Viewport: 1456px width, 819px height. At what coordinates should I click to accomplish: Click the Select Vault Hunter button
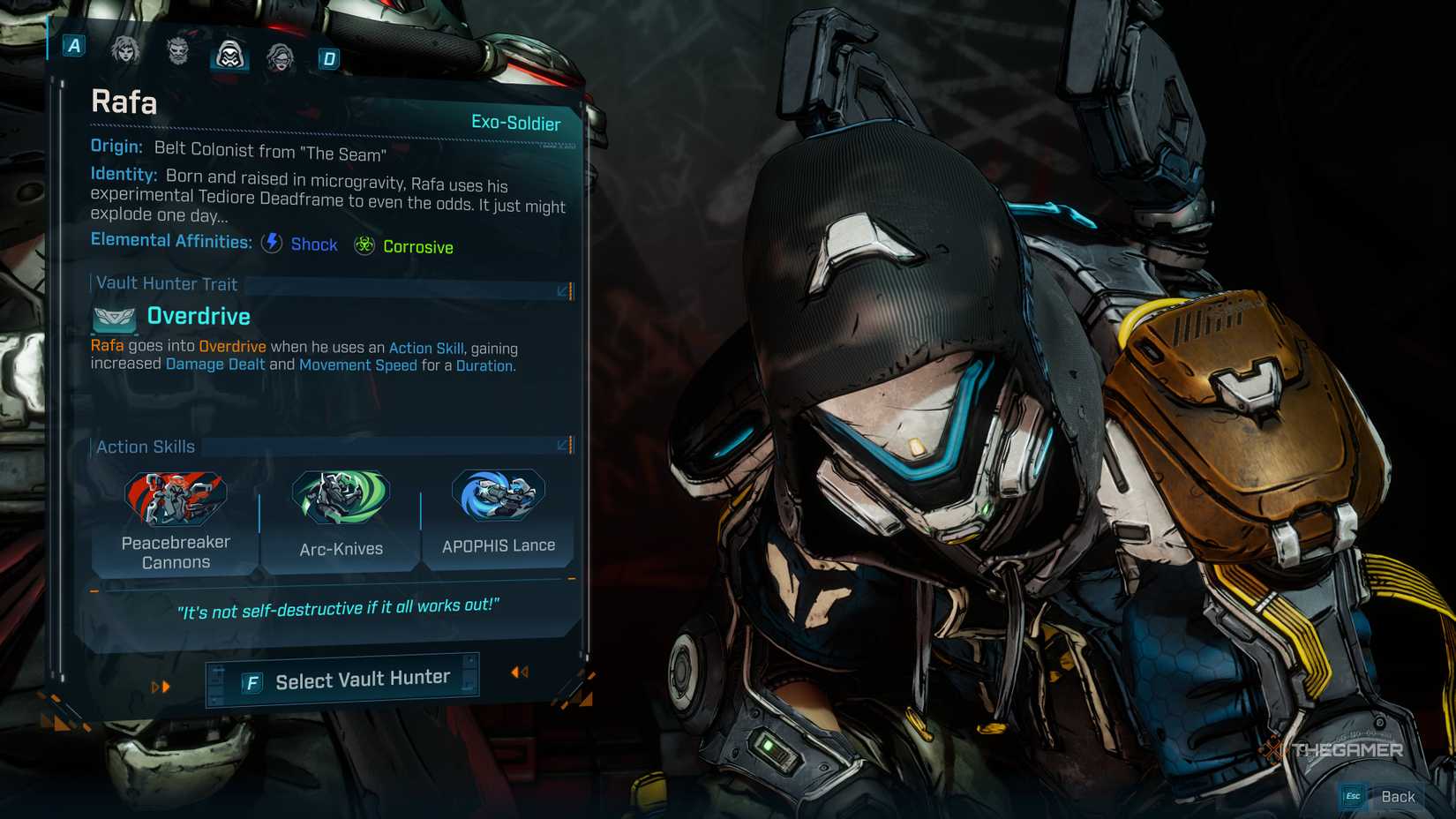(x=343, y=677)
